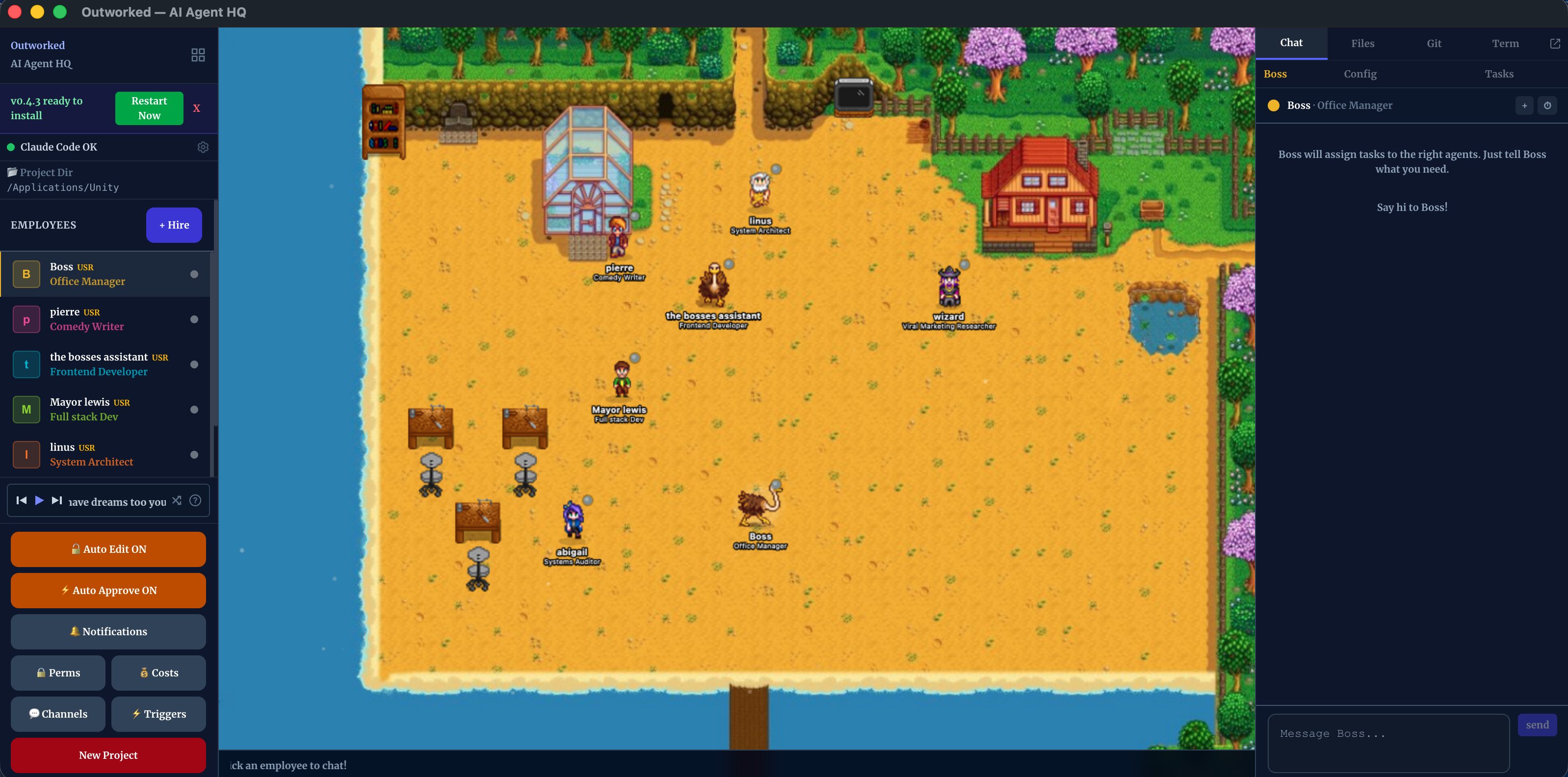
Task: Open the Triggers panel
Action: click(x=159, y=714)
